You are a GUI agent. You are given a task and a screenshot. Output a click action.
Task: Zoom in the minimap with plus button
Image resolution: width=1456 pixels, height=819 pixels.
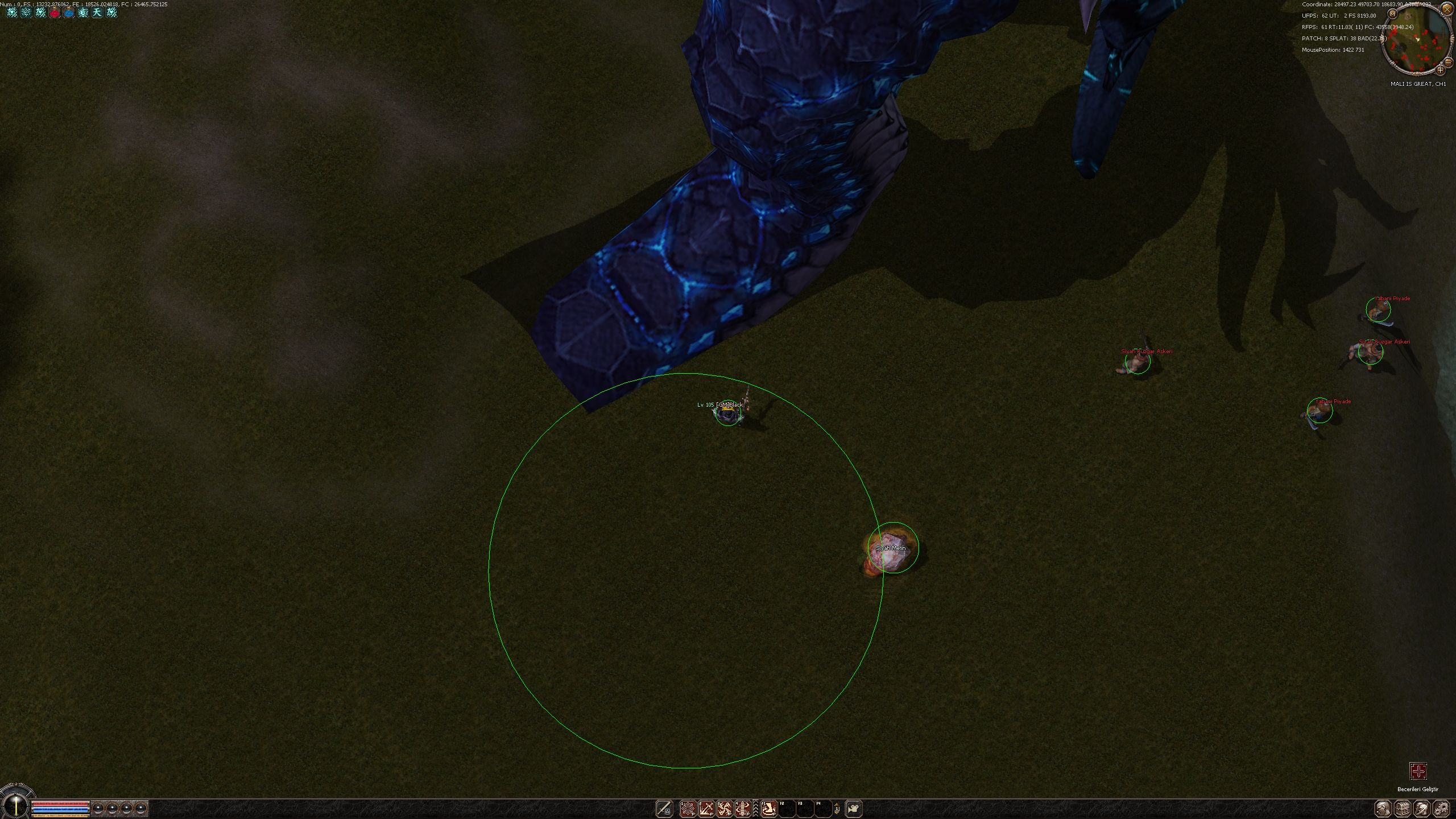pyautogui.click(x=1440, y=71)
